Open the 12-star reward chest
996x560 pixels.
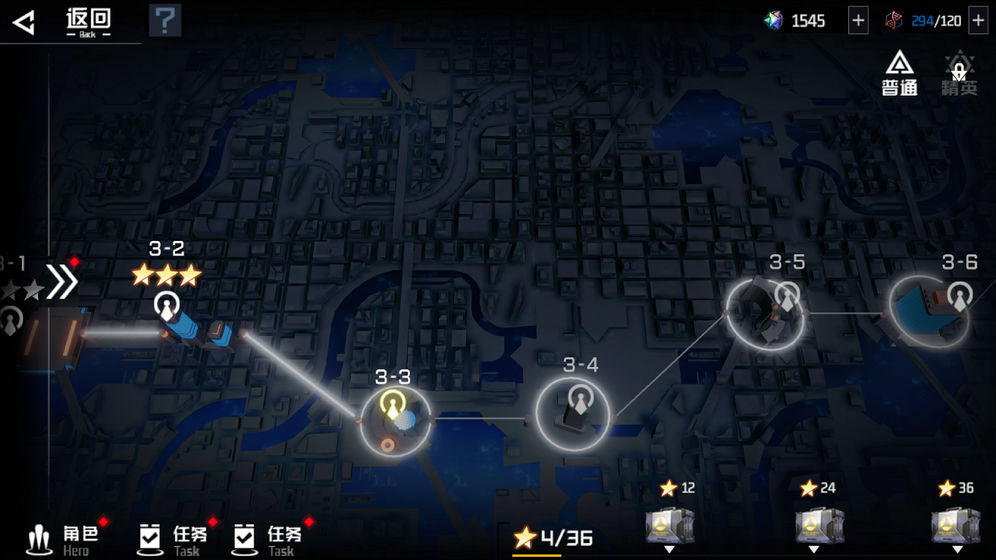[x=669, y=524]
